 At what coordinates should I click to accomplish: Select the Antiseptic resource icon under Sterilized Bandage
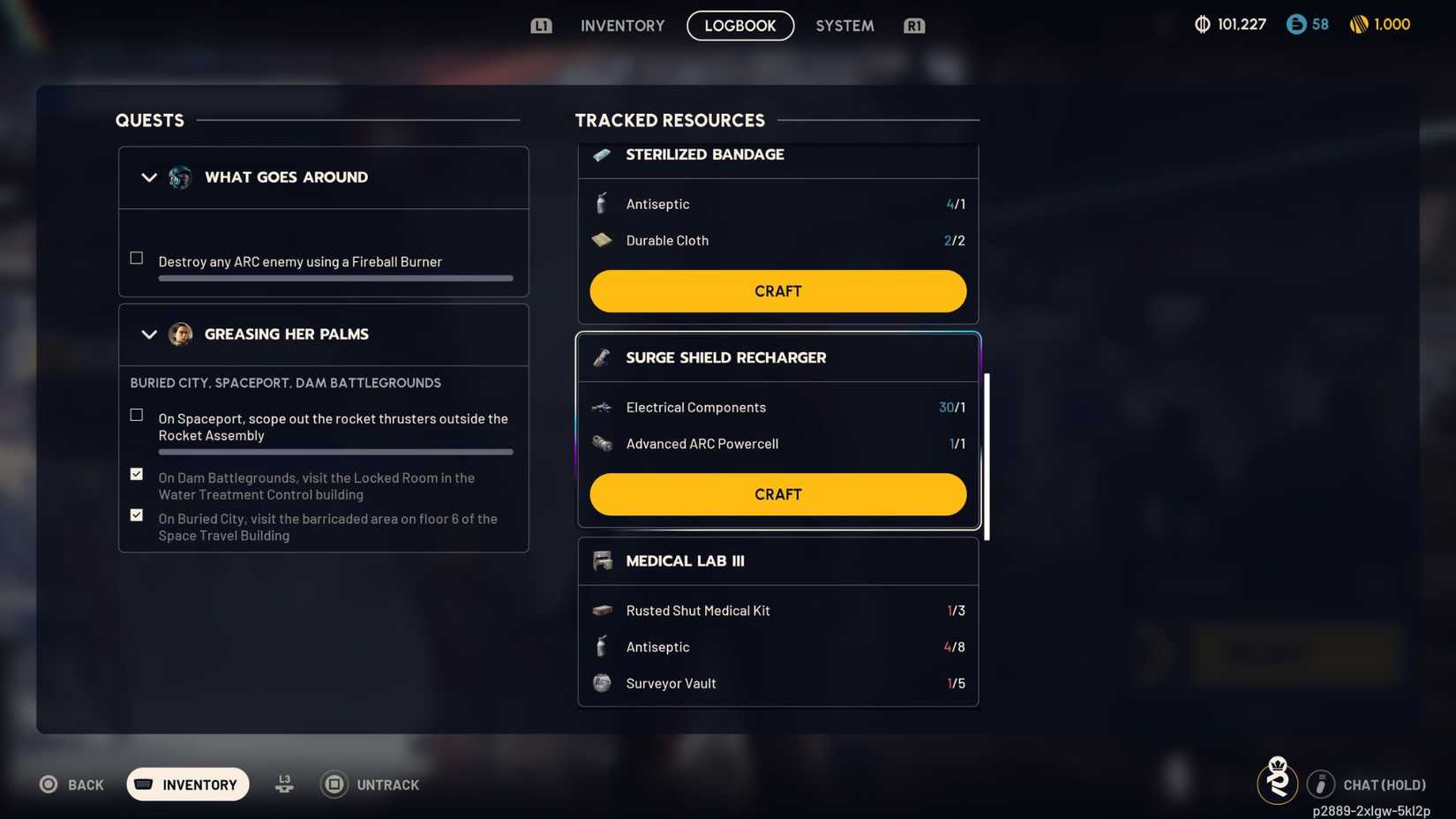[601, 203]
